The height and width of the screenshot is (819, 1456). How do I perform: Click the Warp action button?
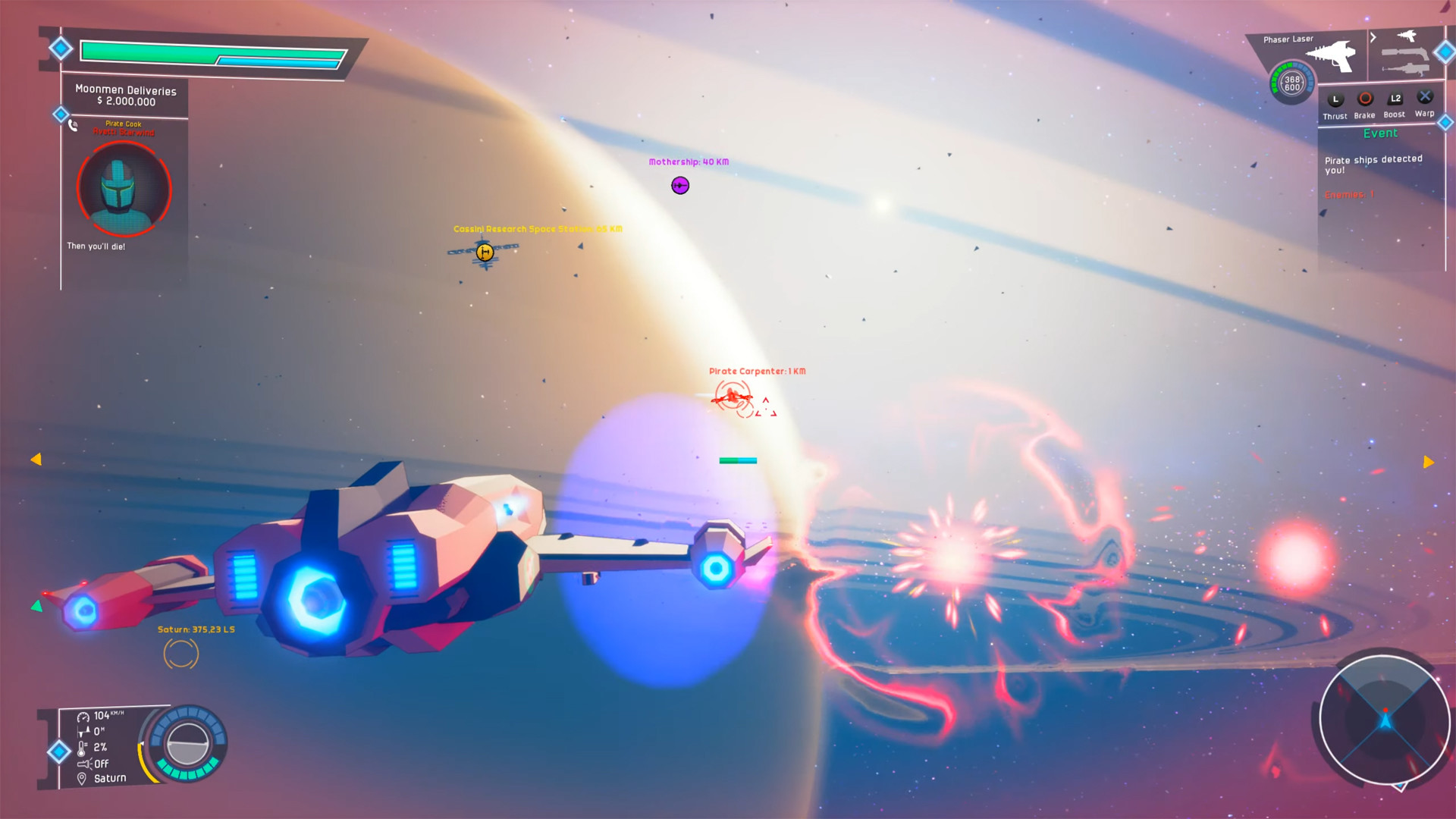(x=1425, y=96)
